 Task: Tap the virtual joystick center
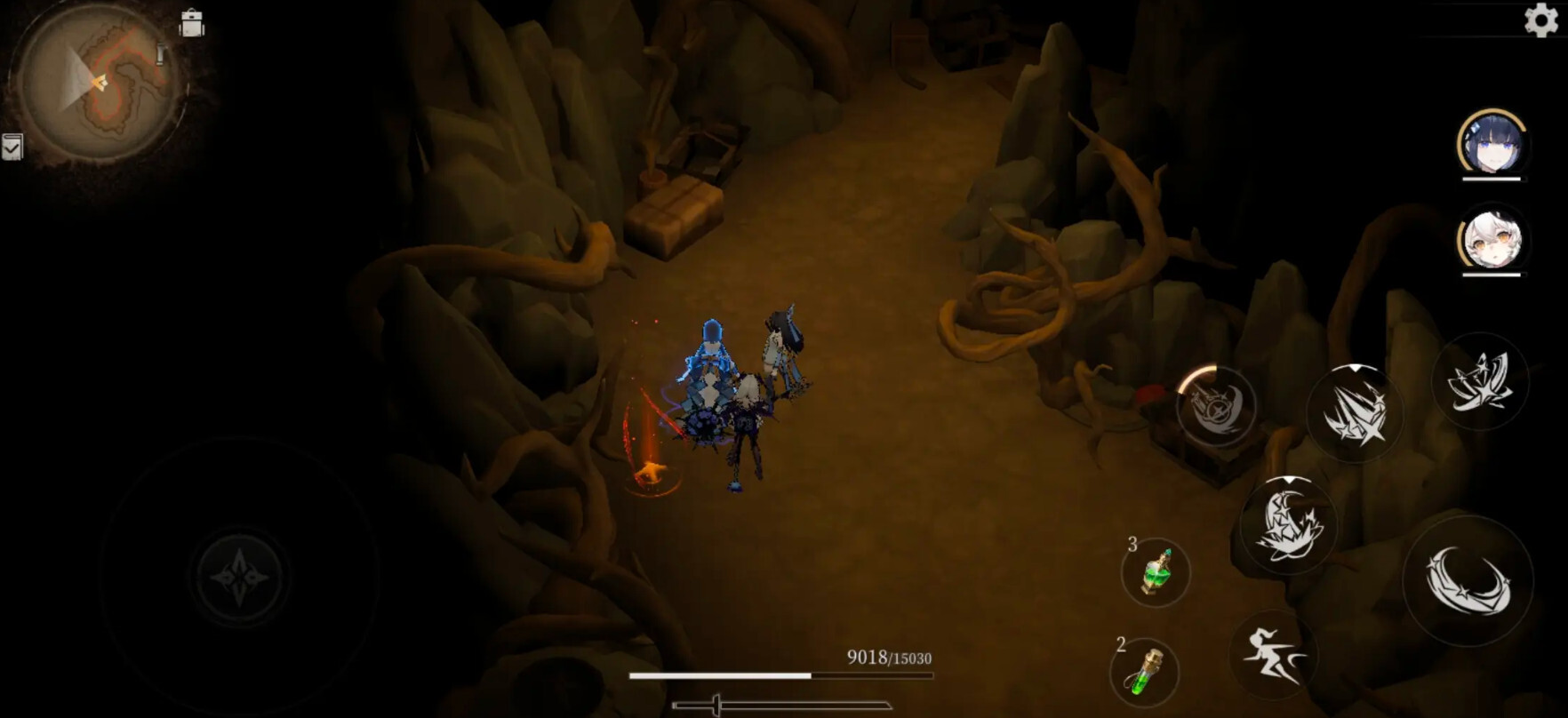click(x=240, y=577)
